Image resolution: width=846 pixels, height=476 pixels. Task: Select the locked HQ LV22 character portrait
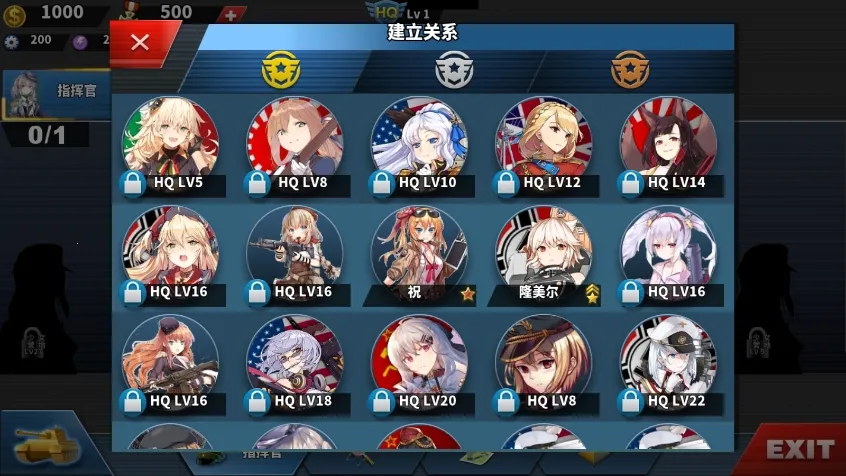pyautogui.click(x=668, y=364)
